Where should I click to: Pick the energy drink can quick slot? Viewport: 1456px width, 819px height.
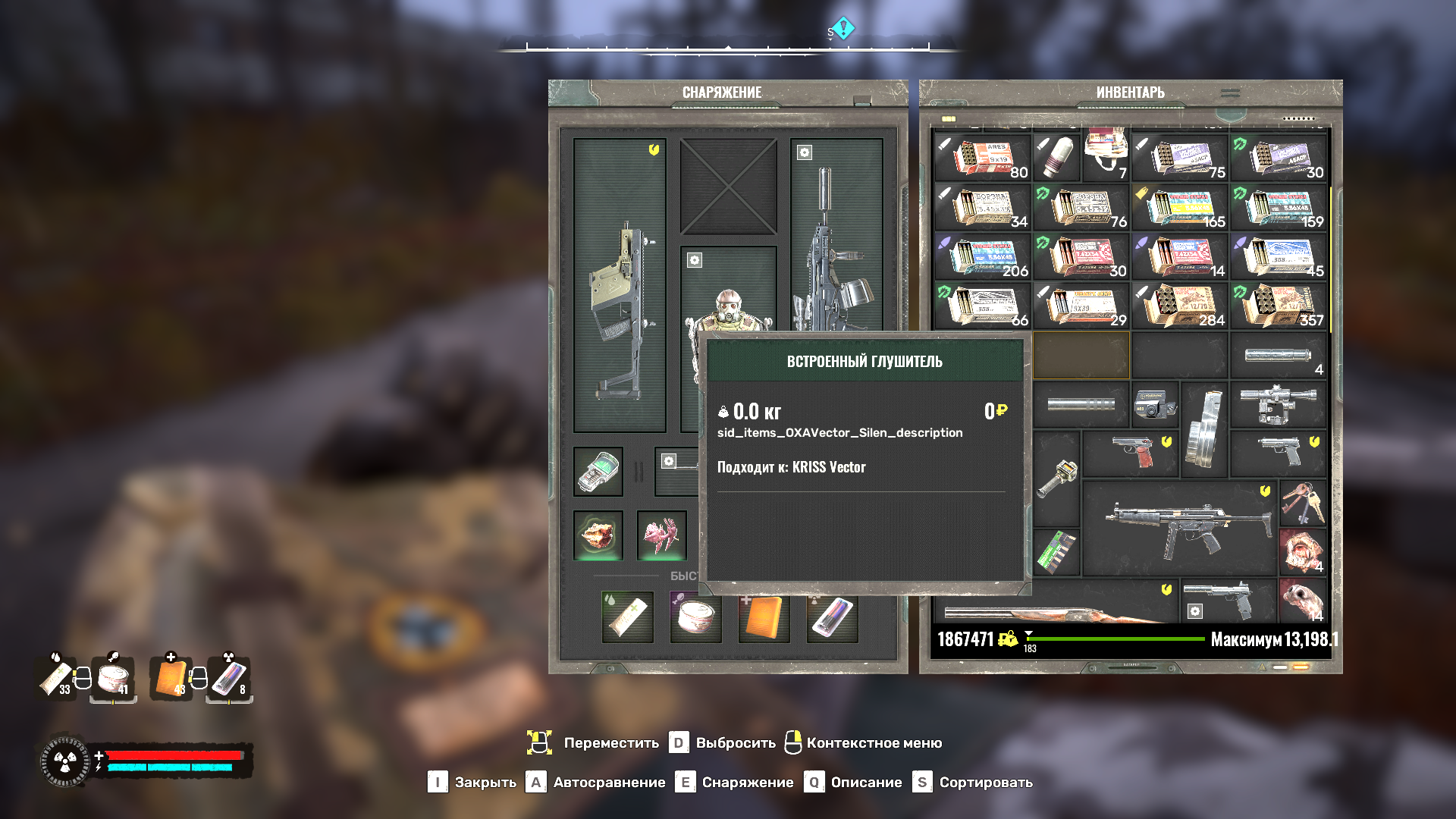pyautogui.click(x=832, y=617)
